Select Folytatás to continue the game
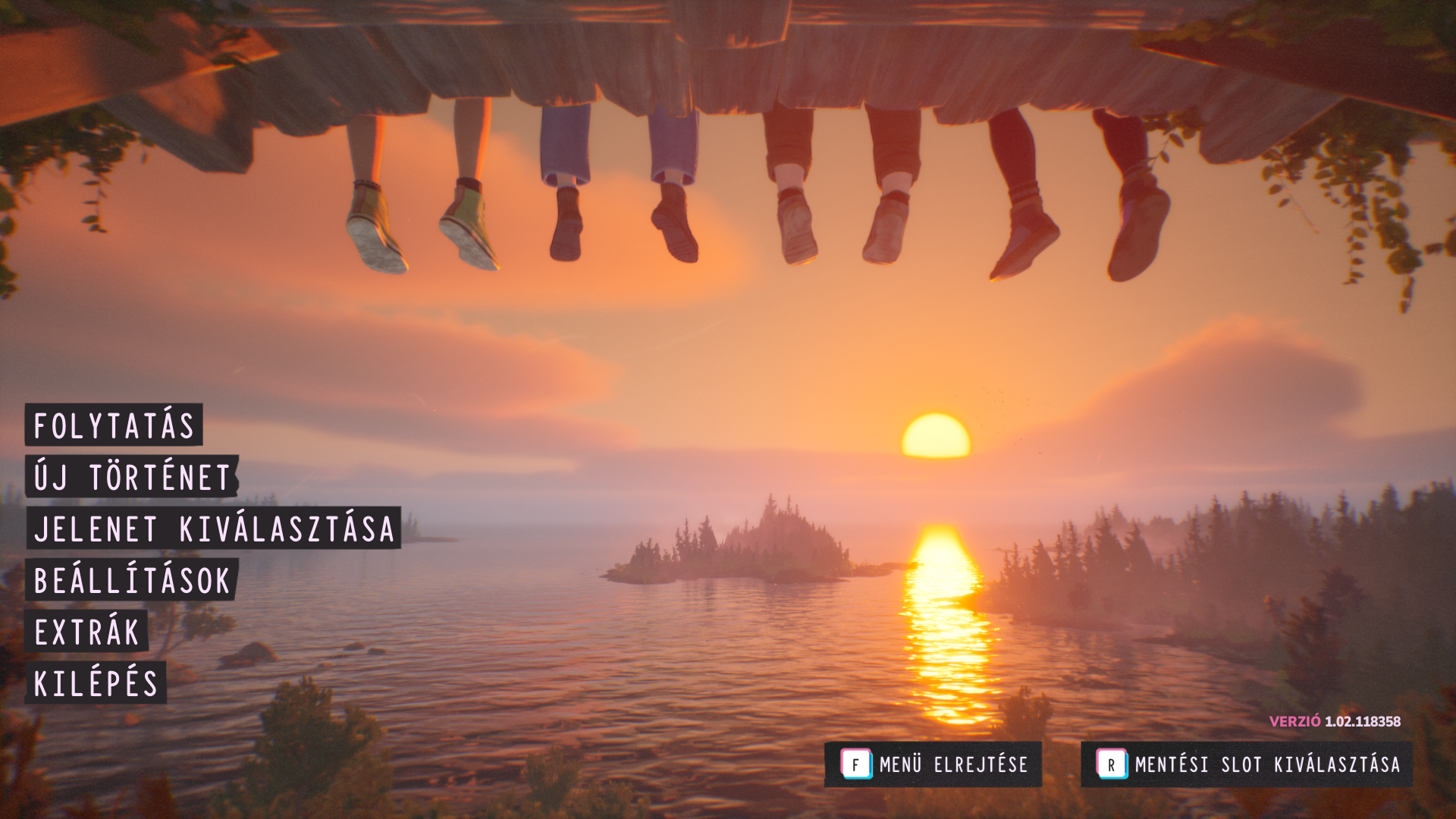The image size is (1456, 819). (115, 425)
